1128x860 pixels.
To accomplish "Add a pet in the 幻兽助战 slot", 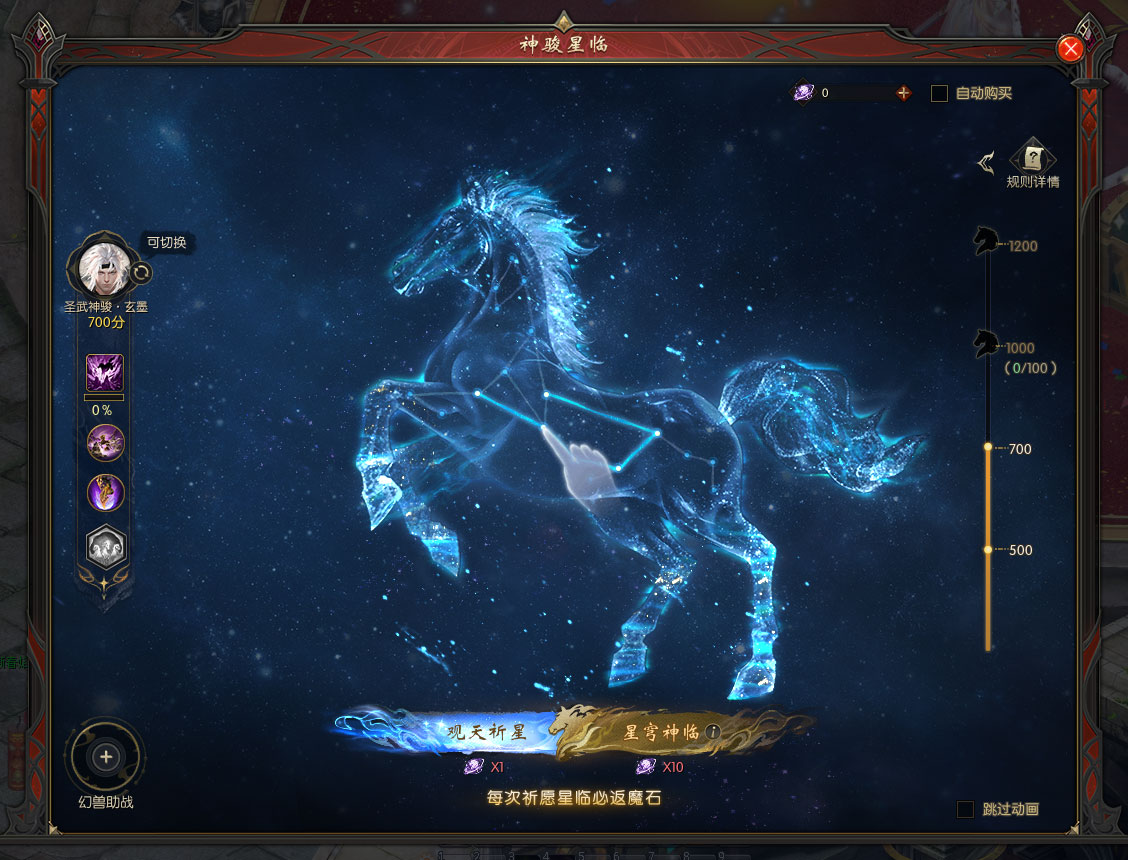I will 106,757.
